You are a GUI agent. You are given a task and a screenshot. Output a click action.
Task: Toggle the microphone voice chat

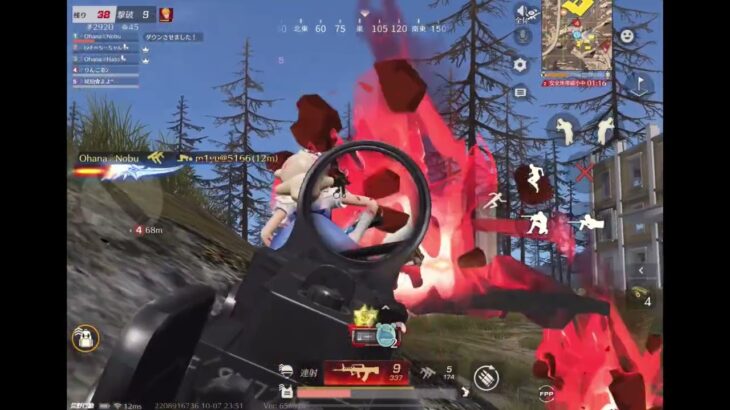point(520,36)
